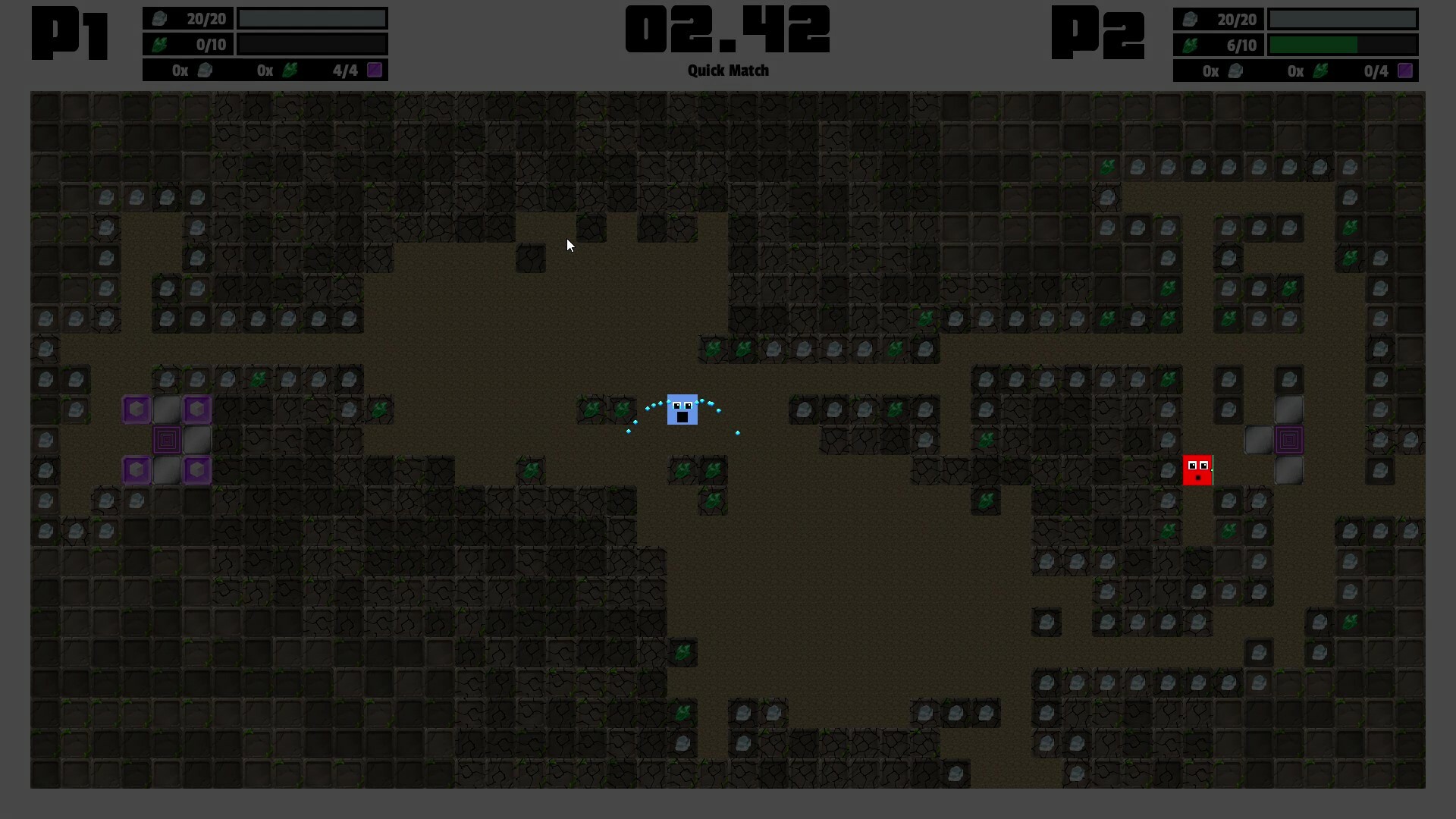1456x819 pixels.
Task: Select the red player character
Action: [1197, 469]
